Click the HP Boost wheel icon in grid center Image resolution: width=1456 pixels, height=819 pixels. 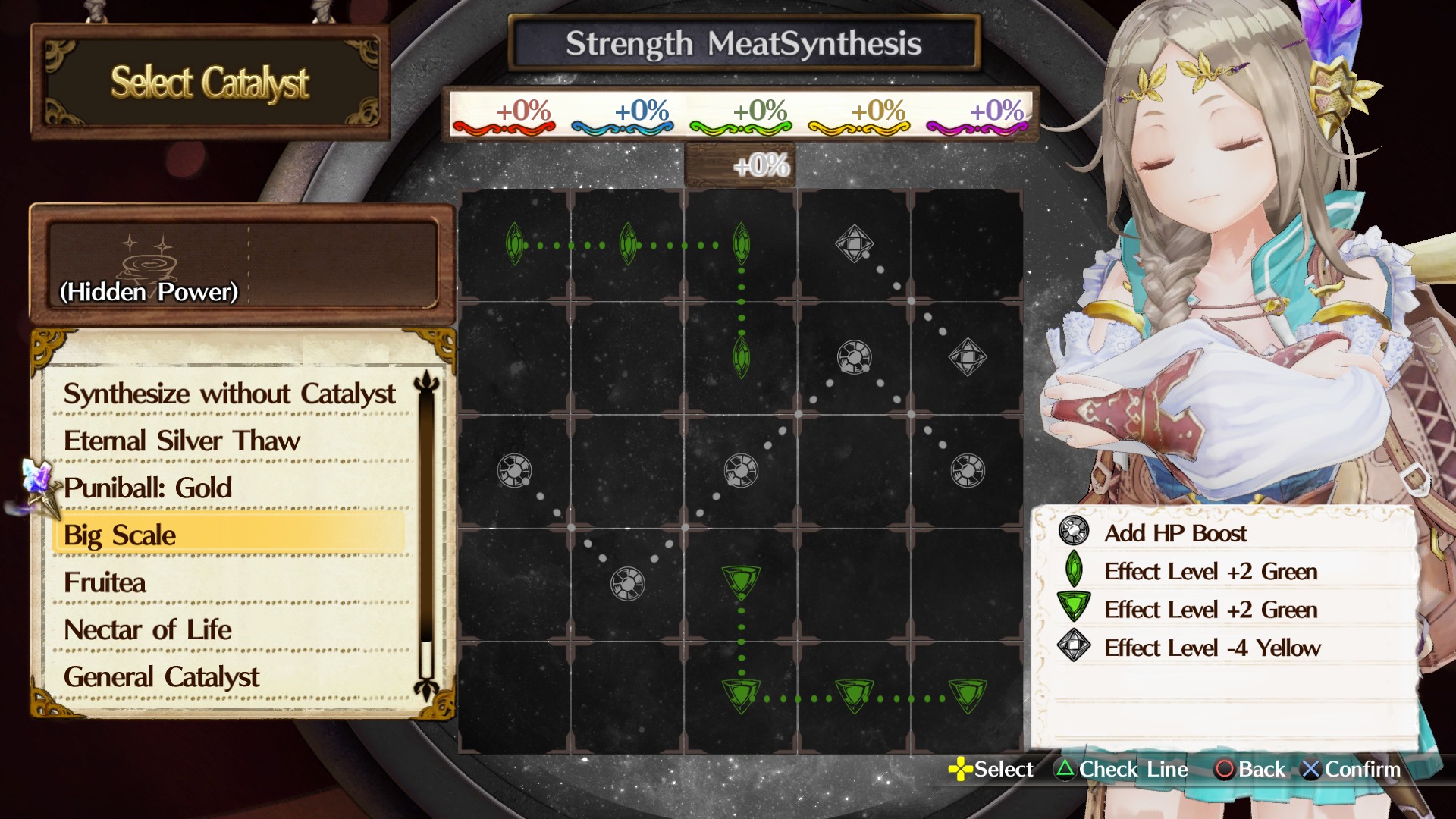pos(741,469)
